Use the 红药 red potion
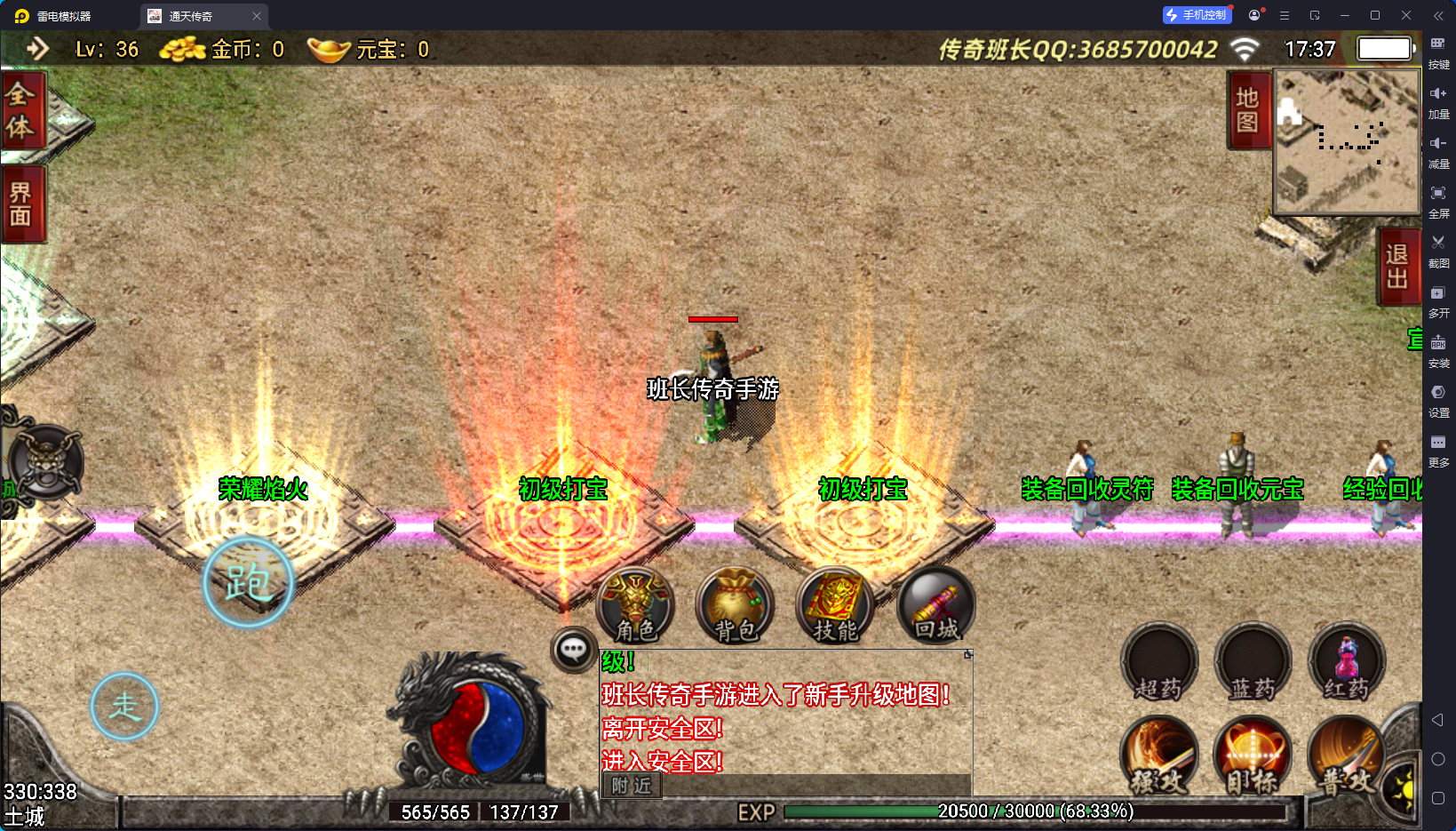 [x=1347, y=664]
